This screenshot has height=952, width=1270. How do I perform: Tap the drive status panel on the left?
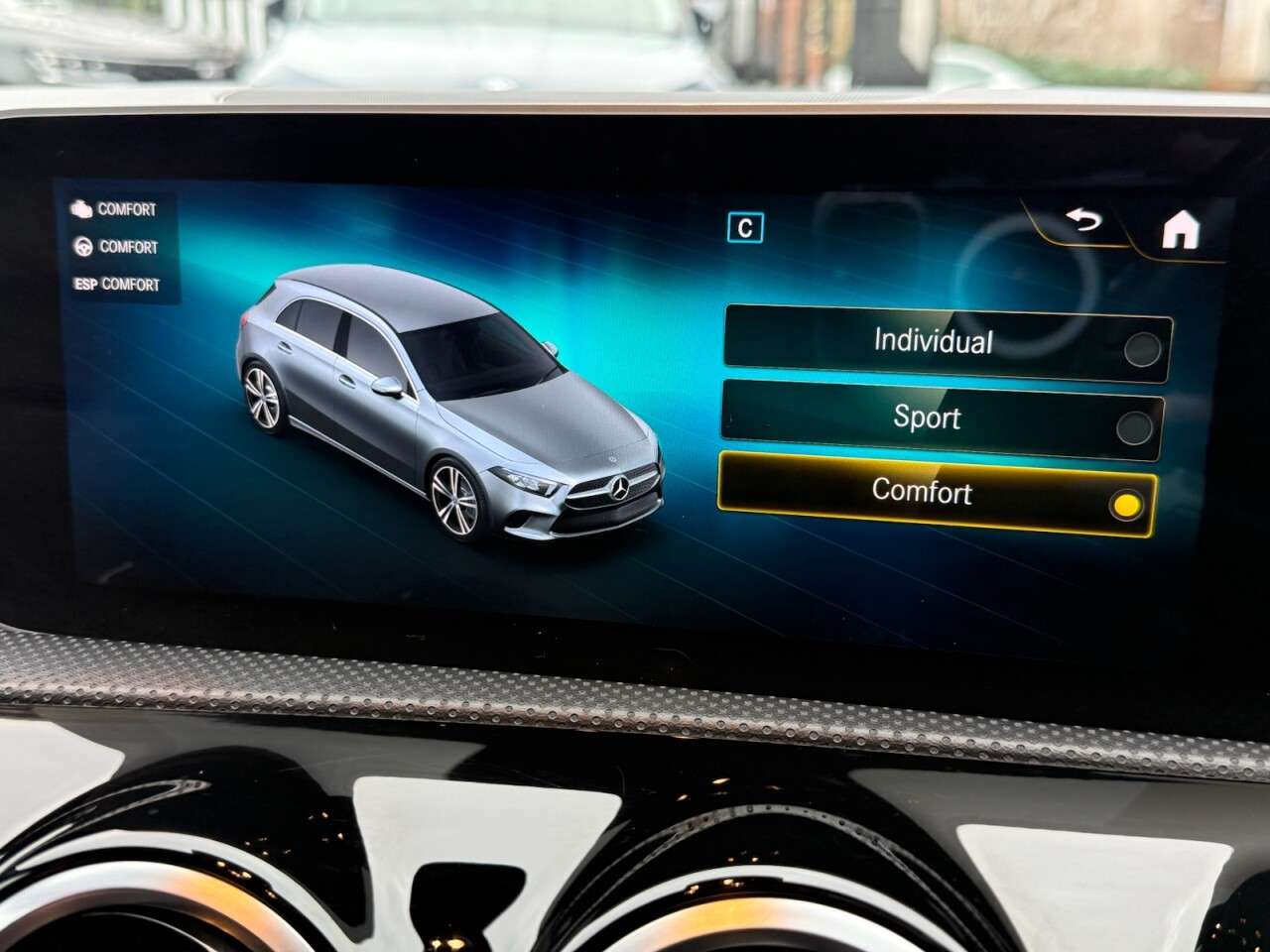click(x=117, y=246)
